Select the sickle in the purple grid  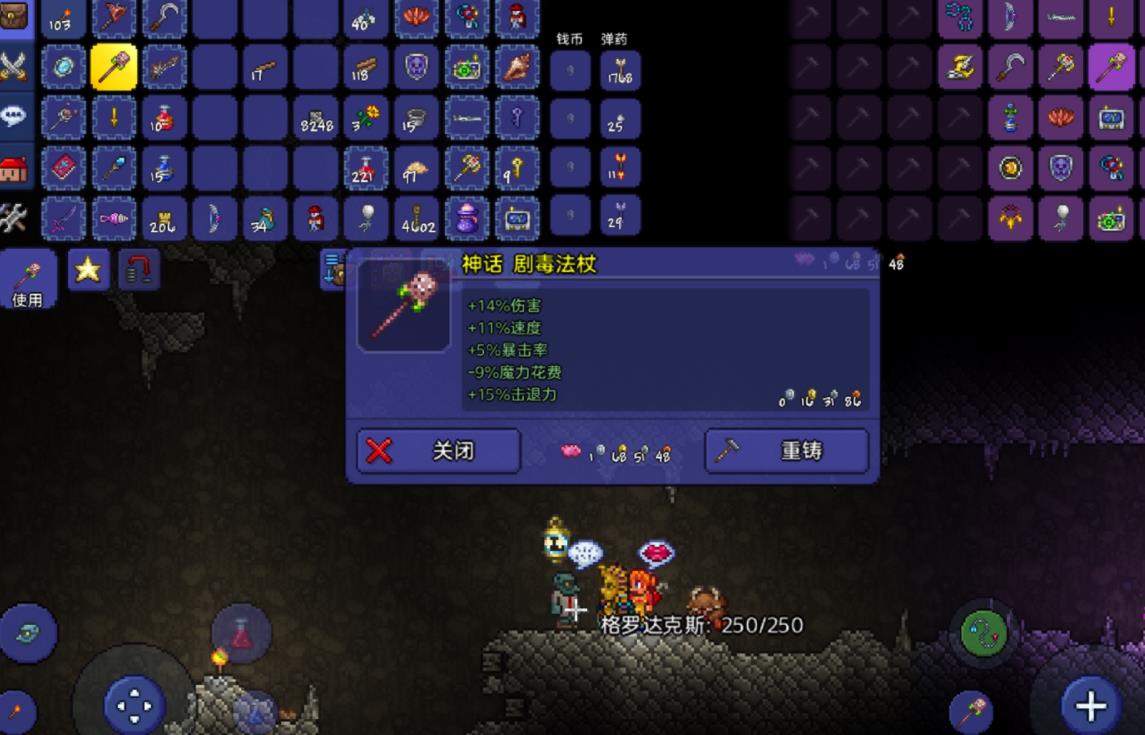click(1010, 68)
